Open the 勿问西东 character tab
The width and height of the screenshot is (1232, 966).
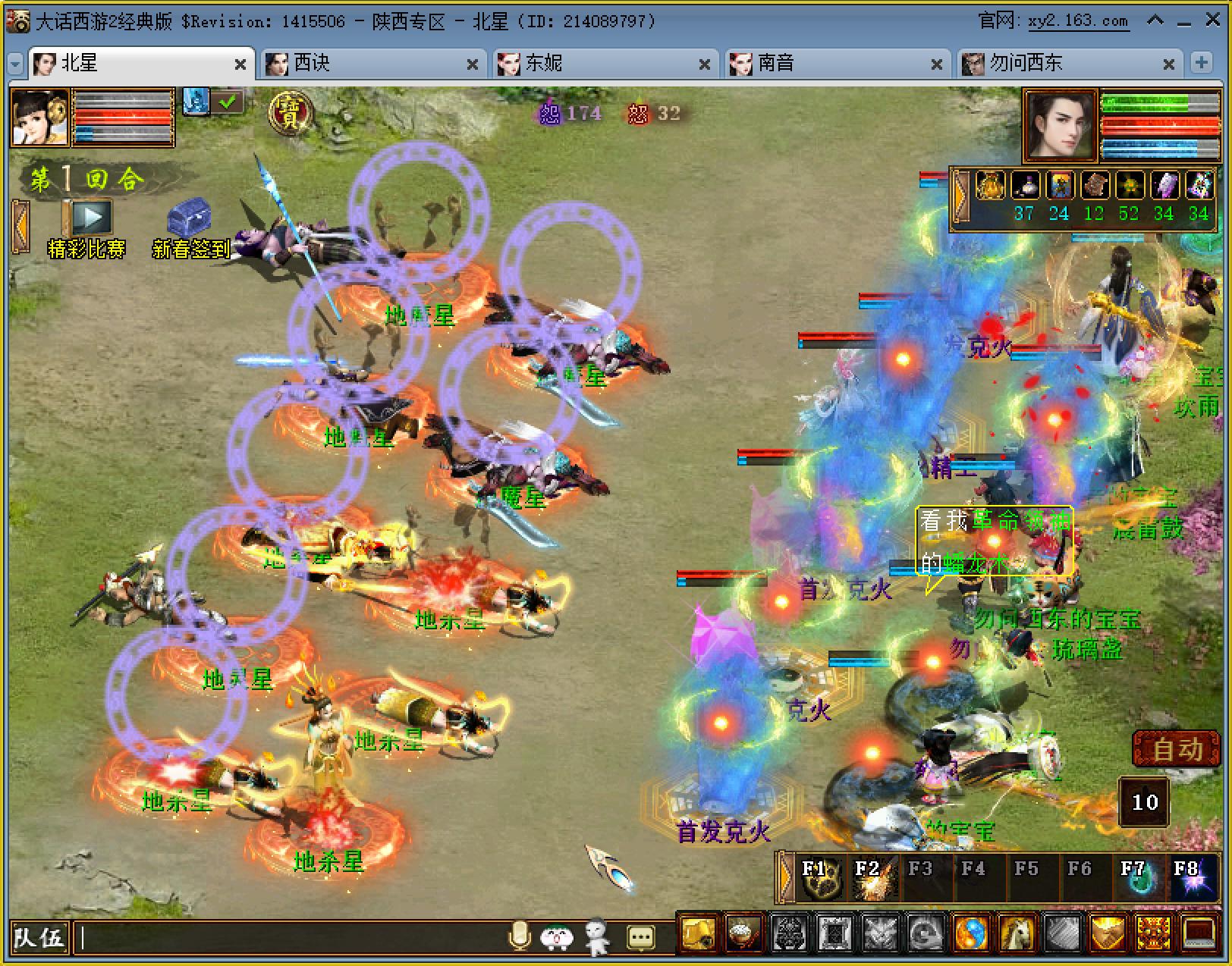pyautogui.click(x=1062, y=64)
